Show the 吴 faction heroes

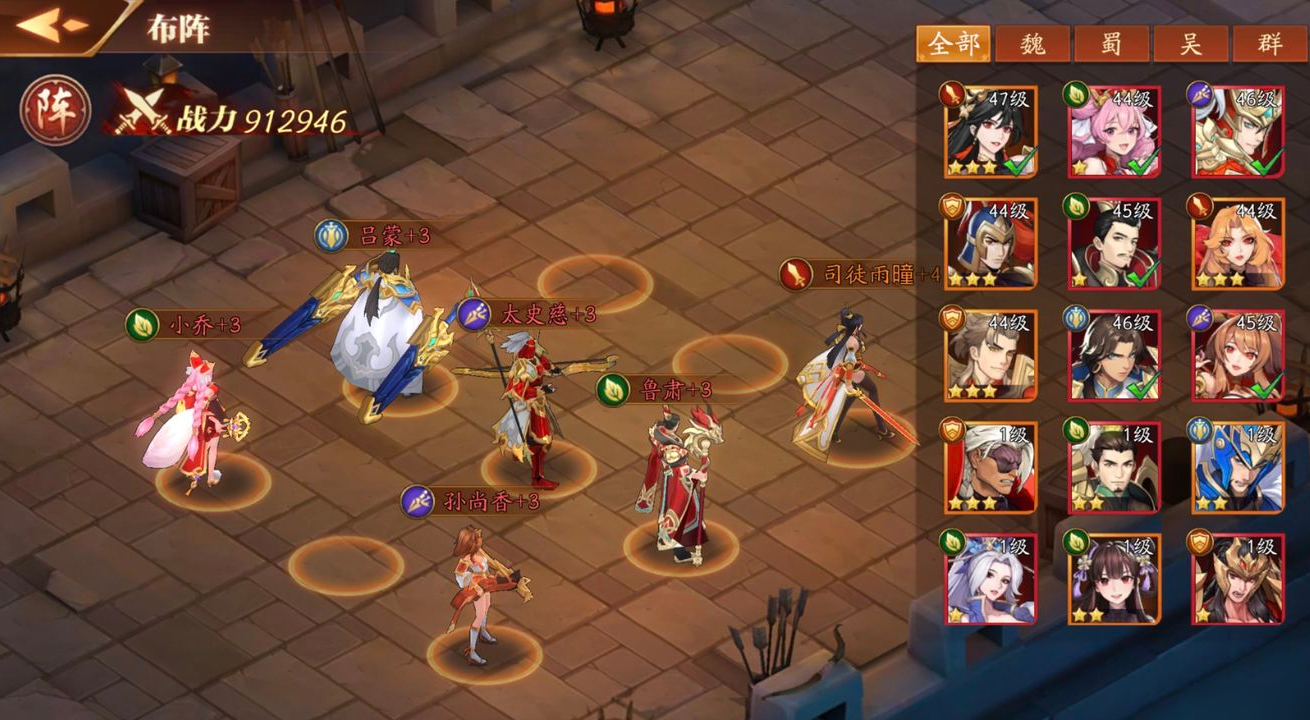(1191, 44)
